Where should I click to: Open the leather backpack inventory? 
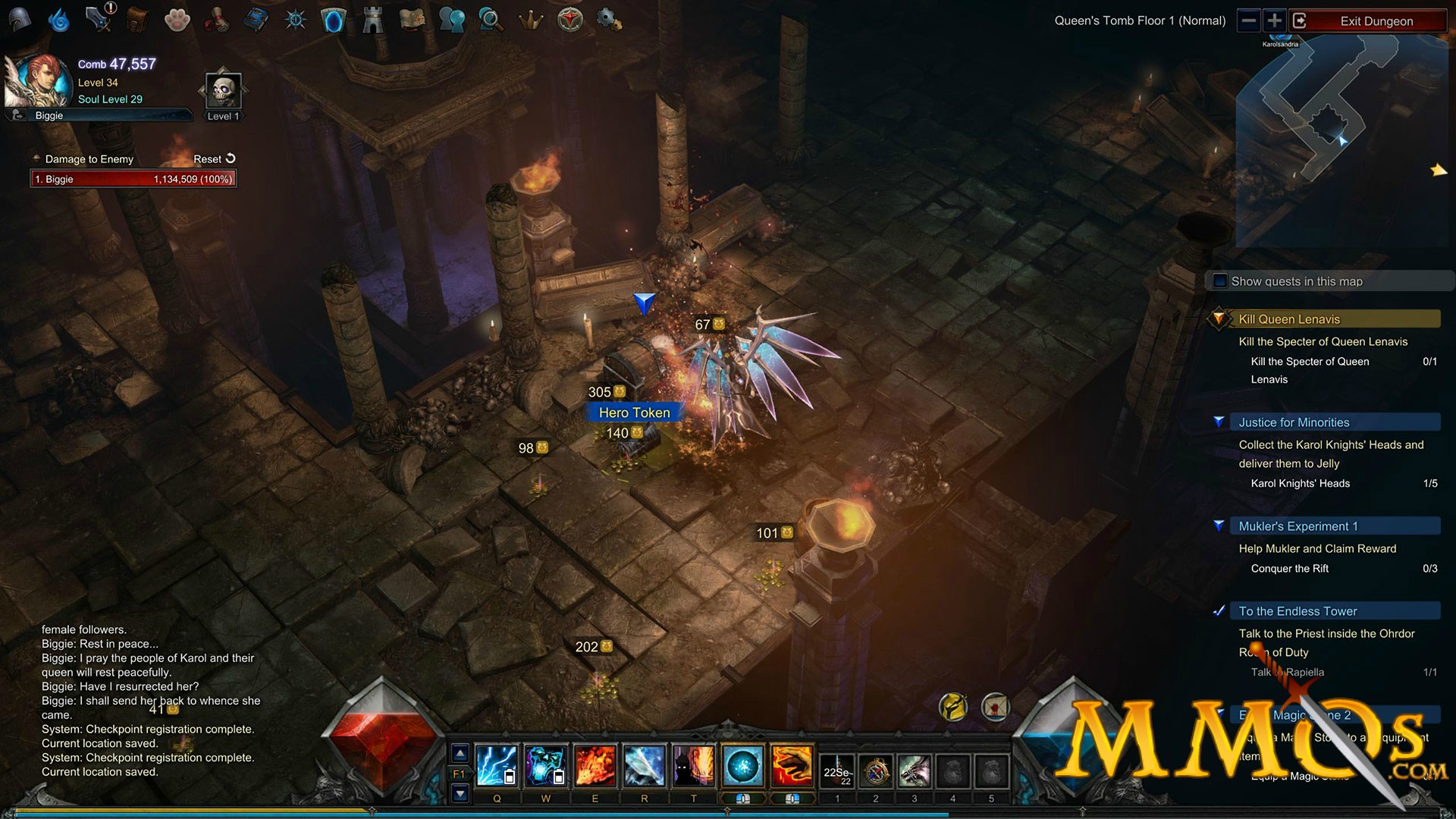point(137,20)
